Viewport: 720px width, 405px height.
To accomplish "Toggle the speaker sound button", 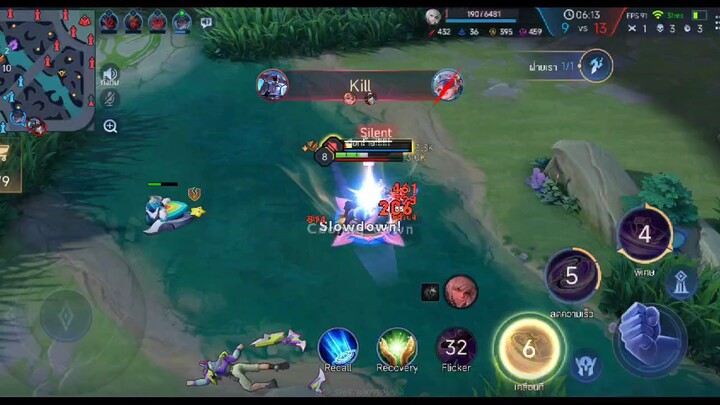I will pos(110,74).
